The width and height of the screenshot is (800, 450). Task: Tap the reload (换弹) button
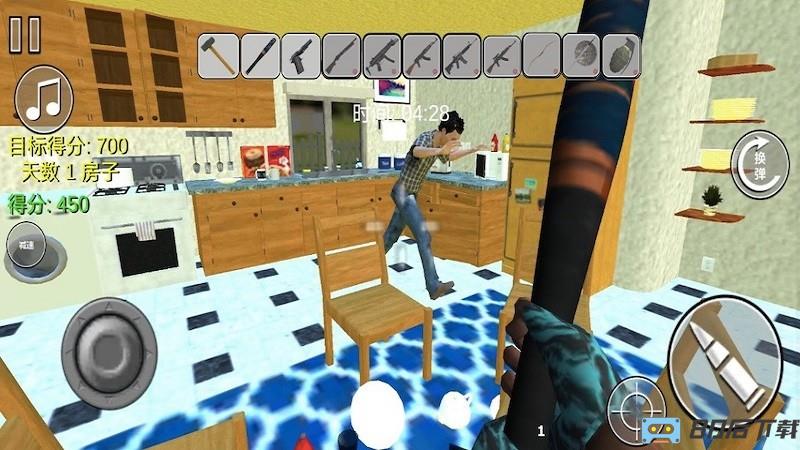pyautogui.click(x=759, y=161)
